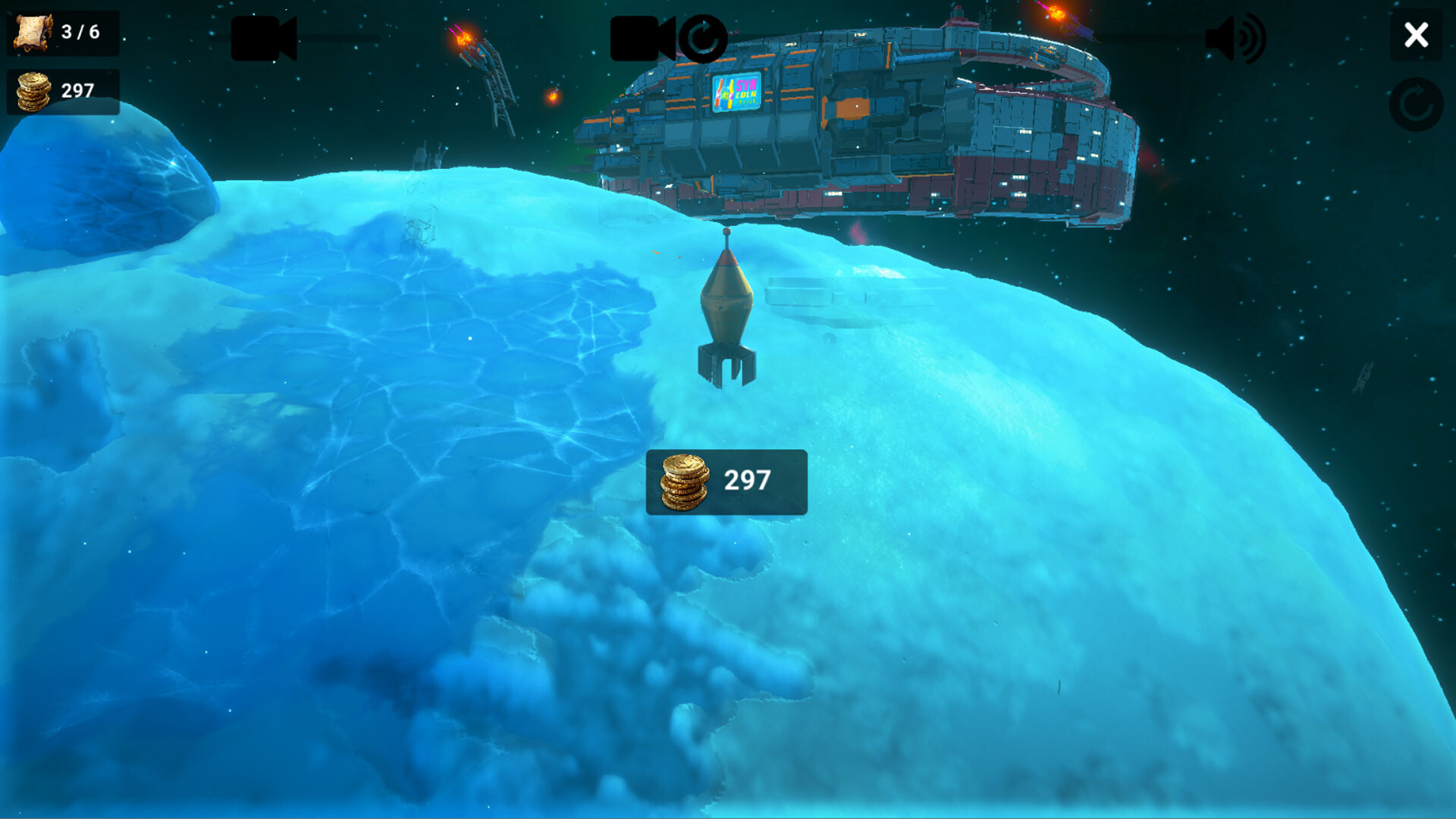Viewport: 1456px width, 819px height.
Task: Click the 297 coin counter text
Action: [78, 89]
